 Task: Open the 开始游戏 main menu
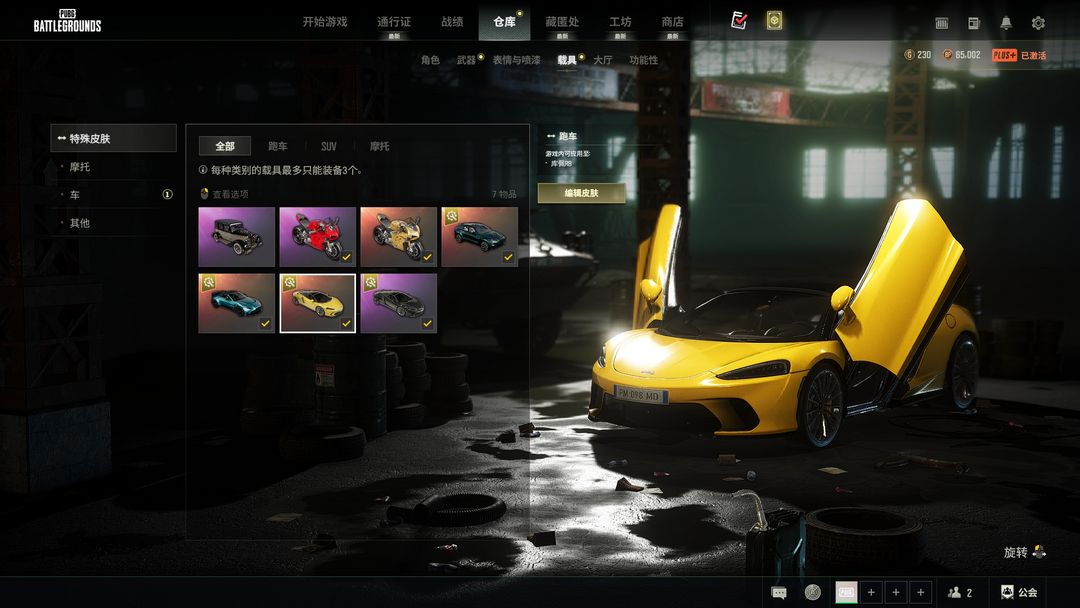pos(325,22)
